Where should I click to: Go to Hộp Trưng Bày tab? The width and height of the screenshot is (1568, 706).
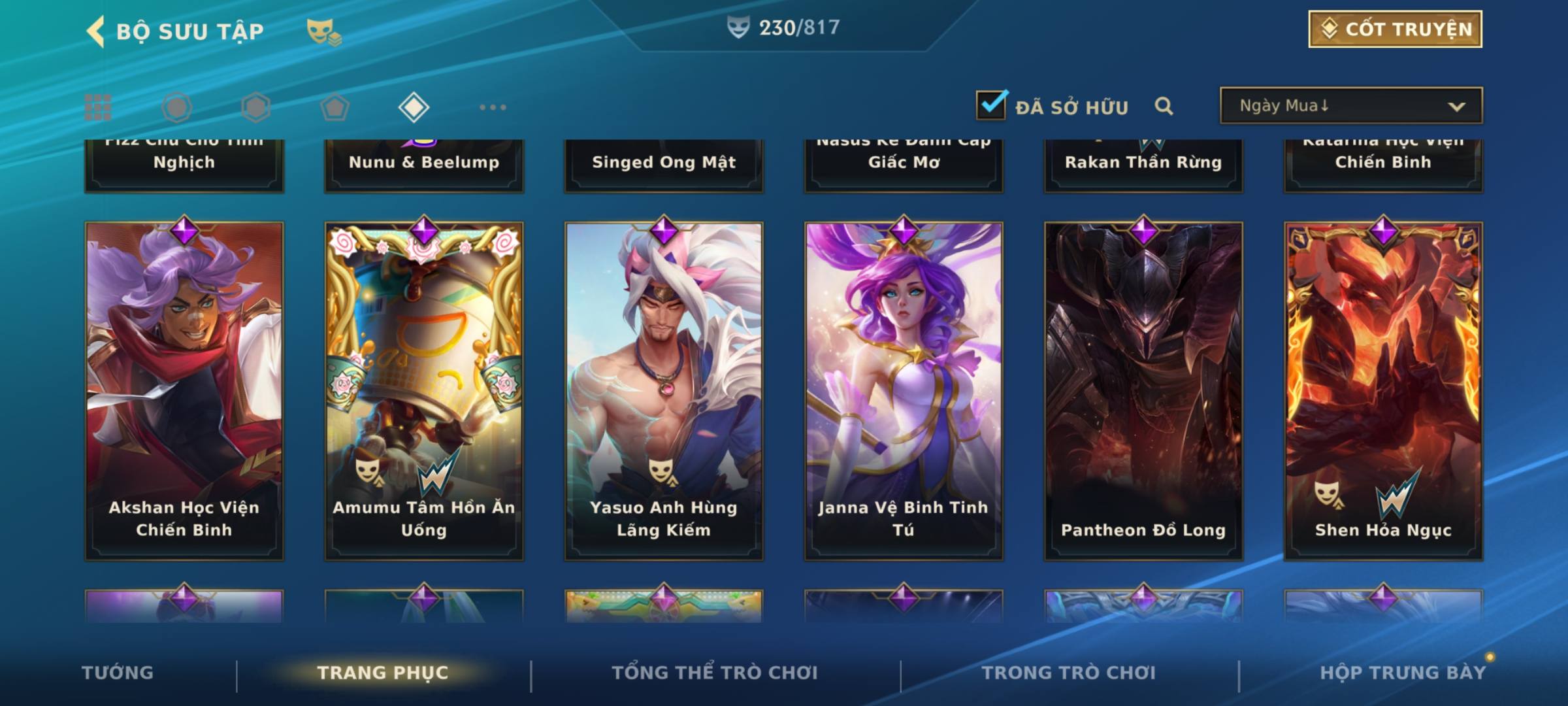[1402, 673]
